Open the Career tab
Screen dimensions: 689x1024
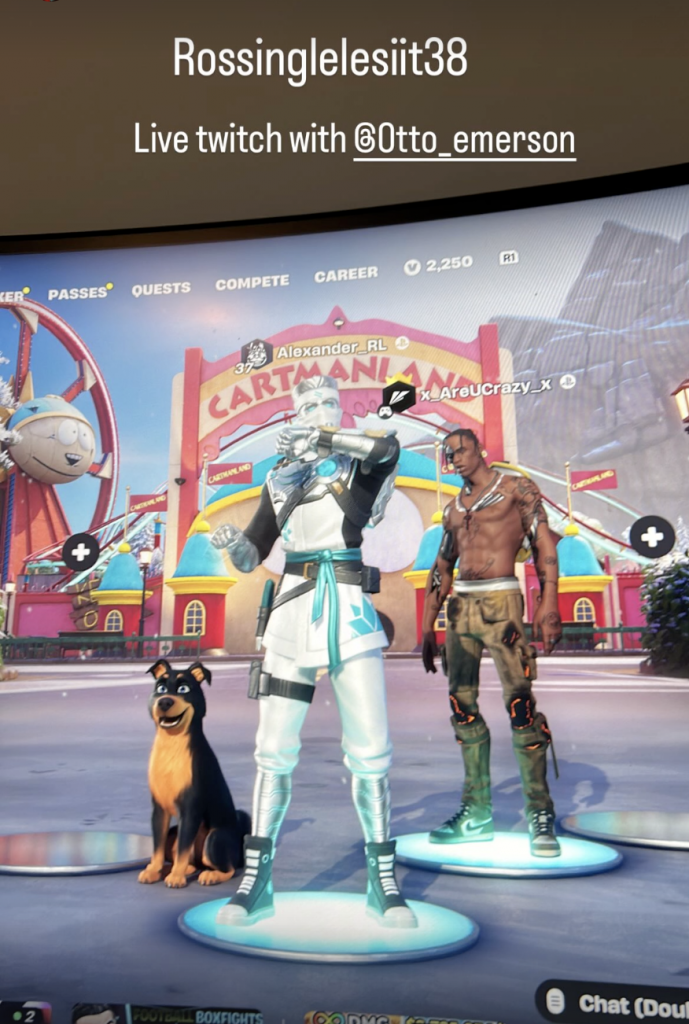point(346,274)
